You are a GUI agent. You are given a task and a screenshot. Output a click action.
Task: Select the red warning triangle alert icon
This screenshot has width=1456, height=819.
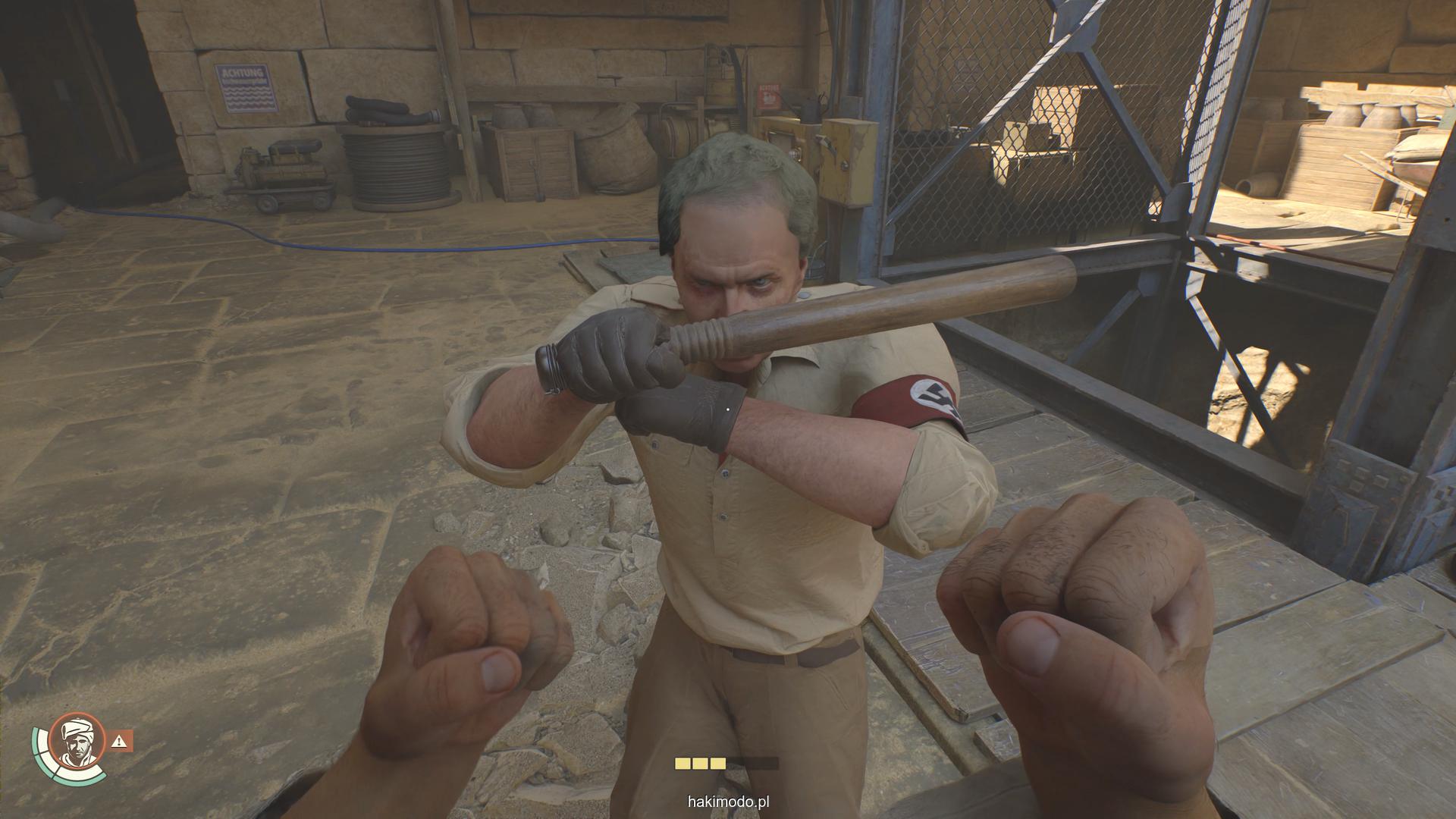[x=121, y=741]
